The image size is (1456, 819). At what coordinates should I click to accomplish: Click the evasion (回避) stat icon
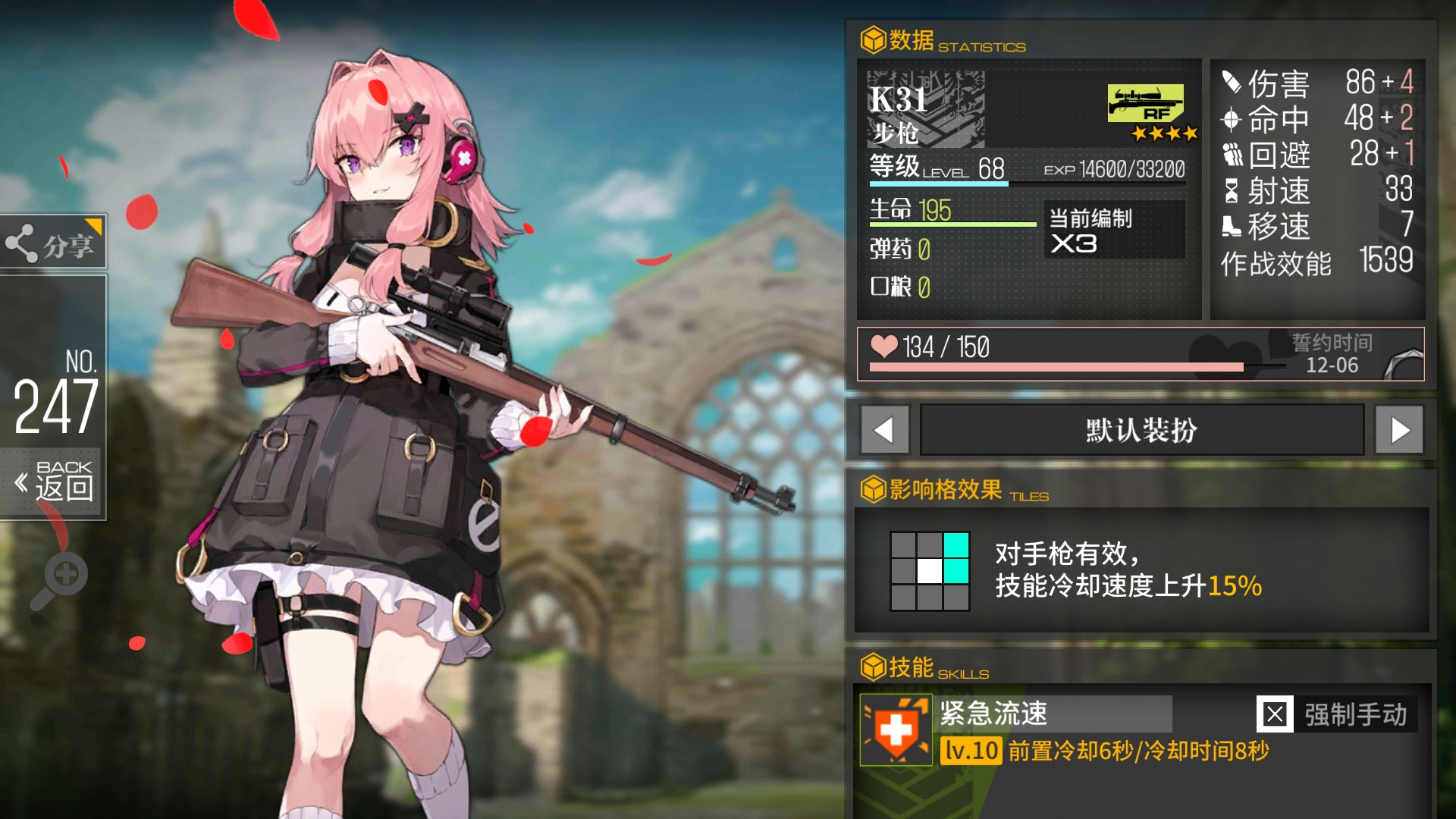(x=1233, y=155)
